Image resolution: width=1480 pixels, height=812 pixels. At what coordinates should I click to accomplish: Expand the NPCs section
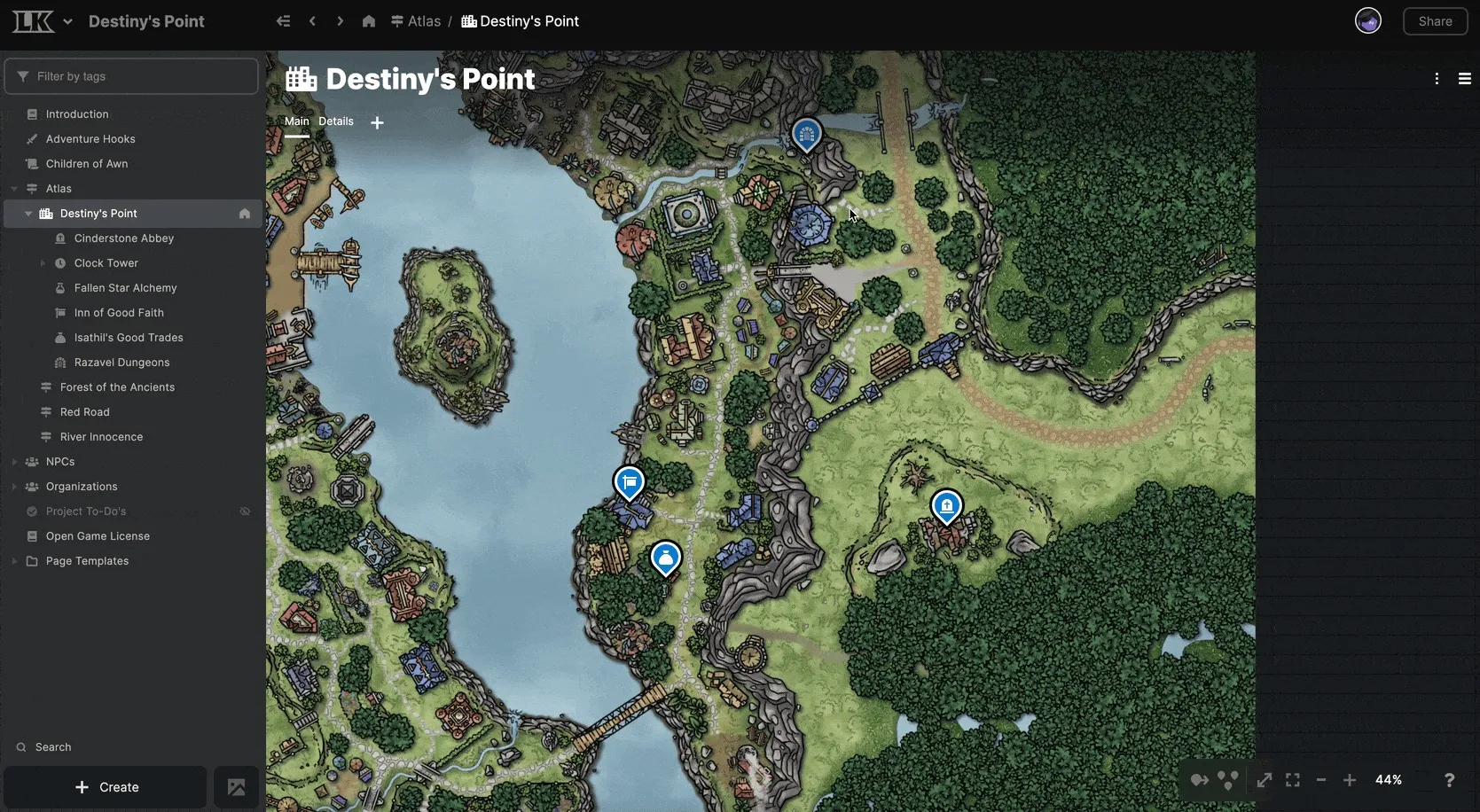[x=14, y=461]
